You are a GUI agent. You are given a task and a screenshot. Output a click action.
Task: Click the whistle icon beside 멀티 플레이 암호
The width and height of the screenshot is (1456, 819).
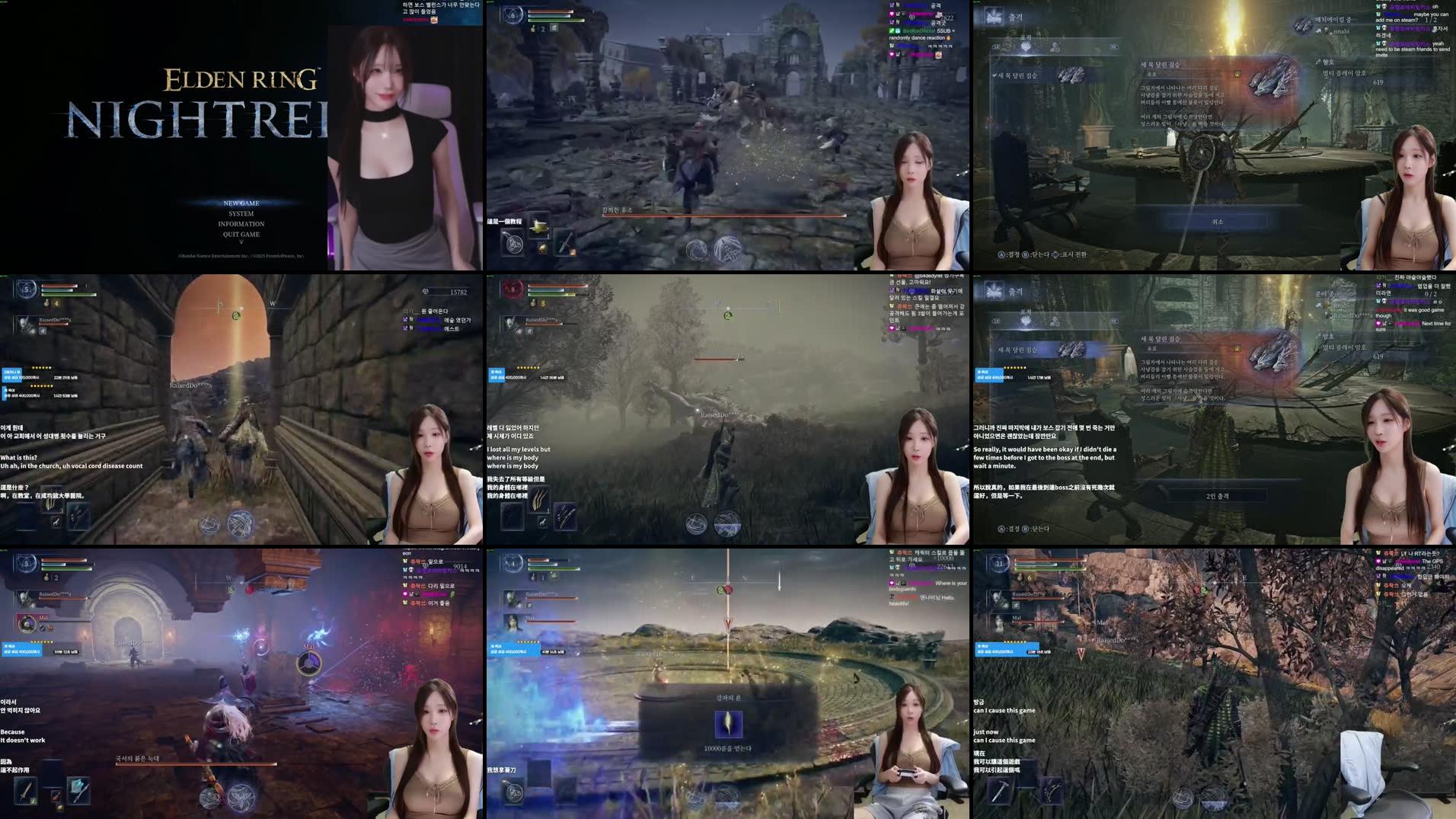(1317, 63)
